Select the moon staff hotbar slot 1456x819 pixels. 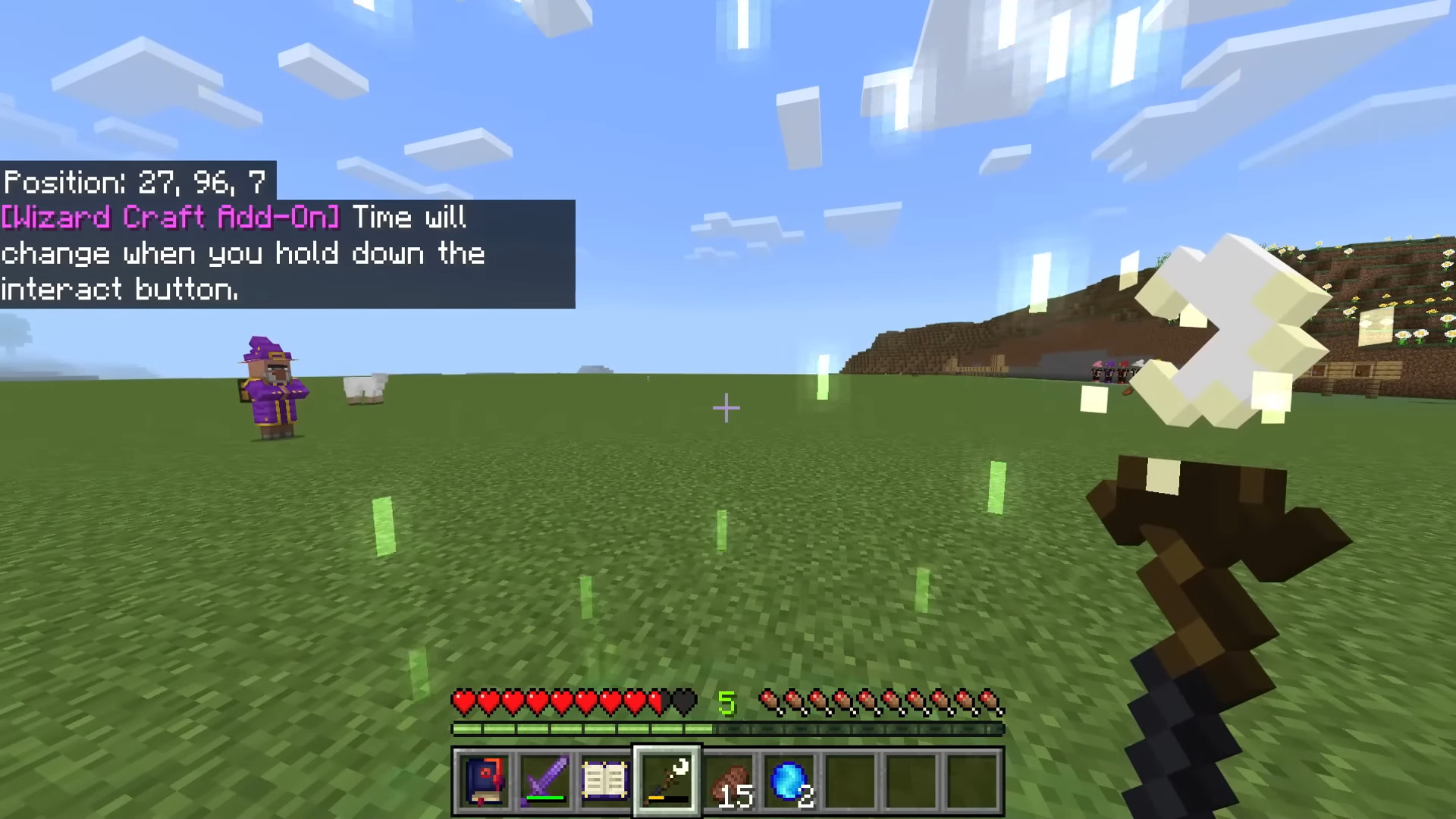[667, 781]
